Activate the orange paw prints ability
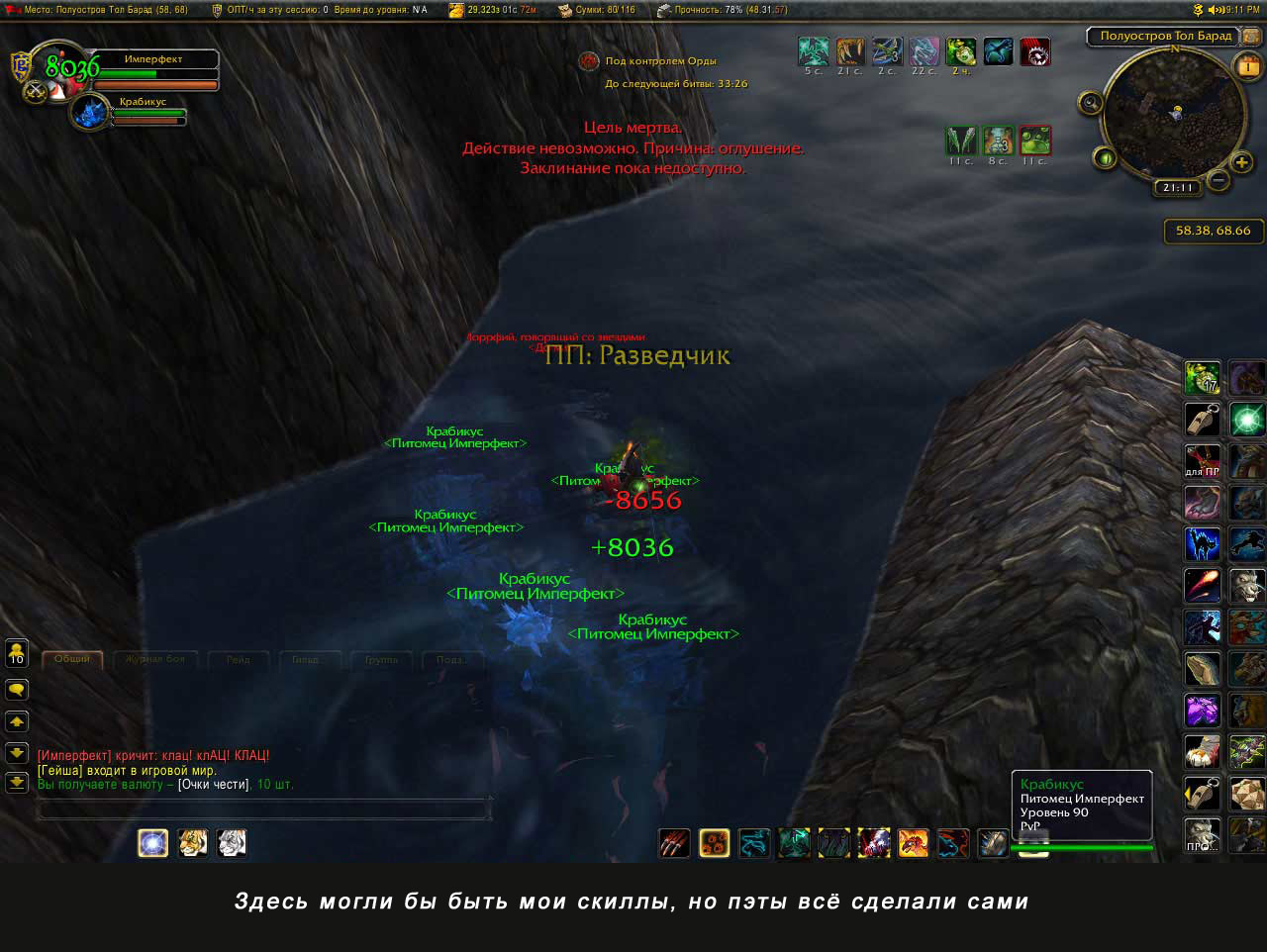1267x952 pixels. click(714, 843)
